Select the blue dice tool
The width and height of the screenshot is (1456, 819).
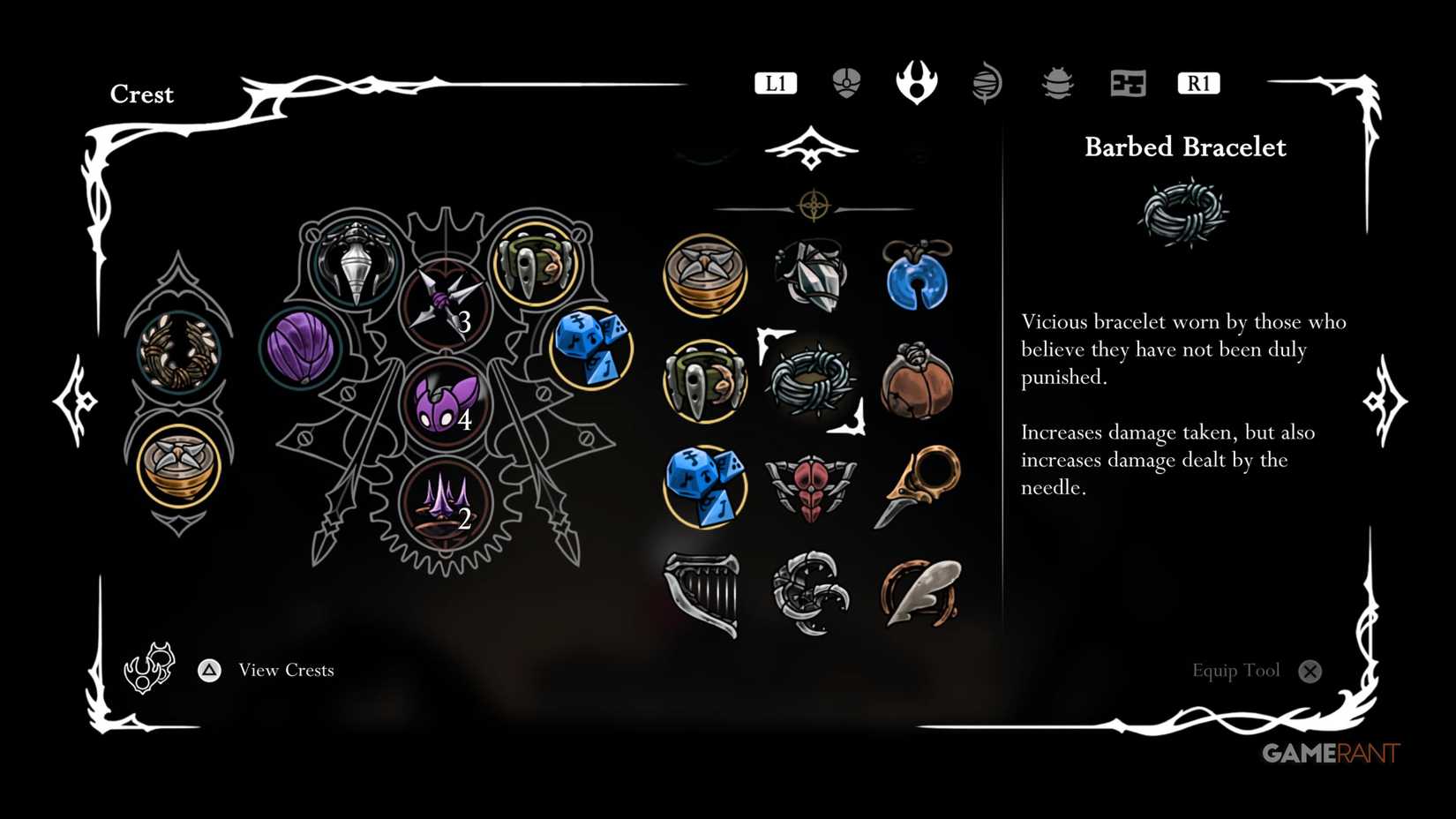click(704, 484)
